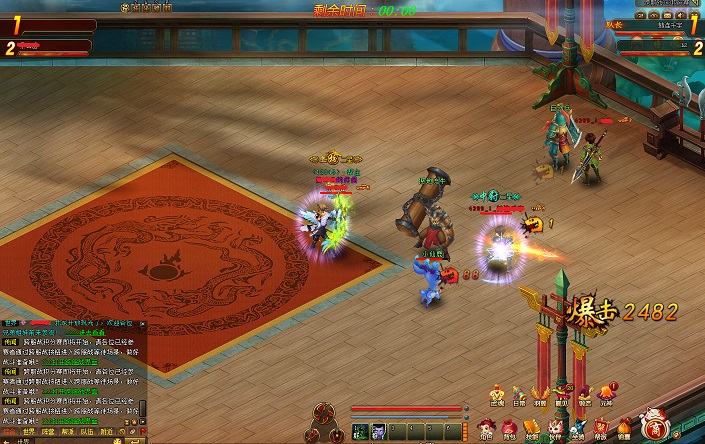Open the 技能 skills book

pyautogui.click(x=532, y=428)
